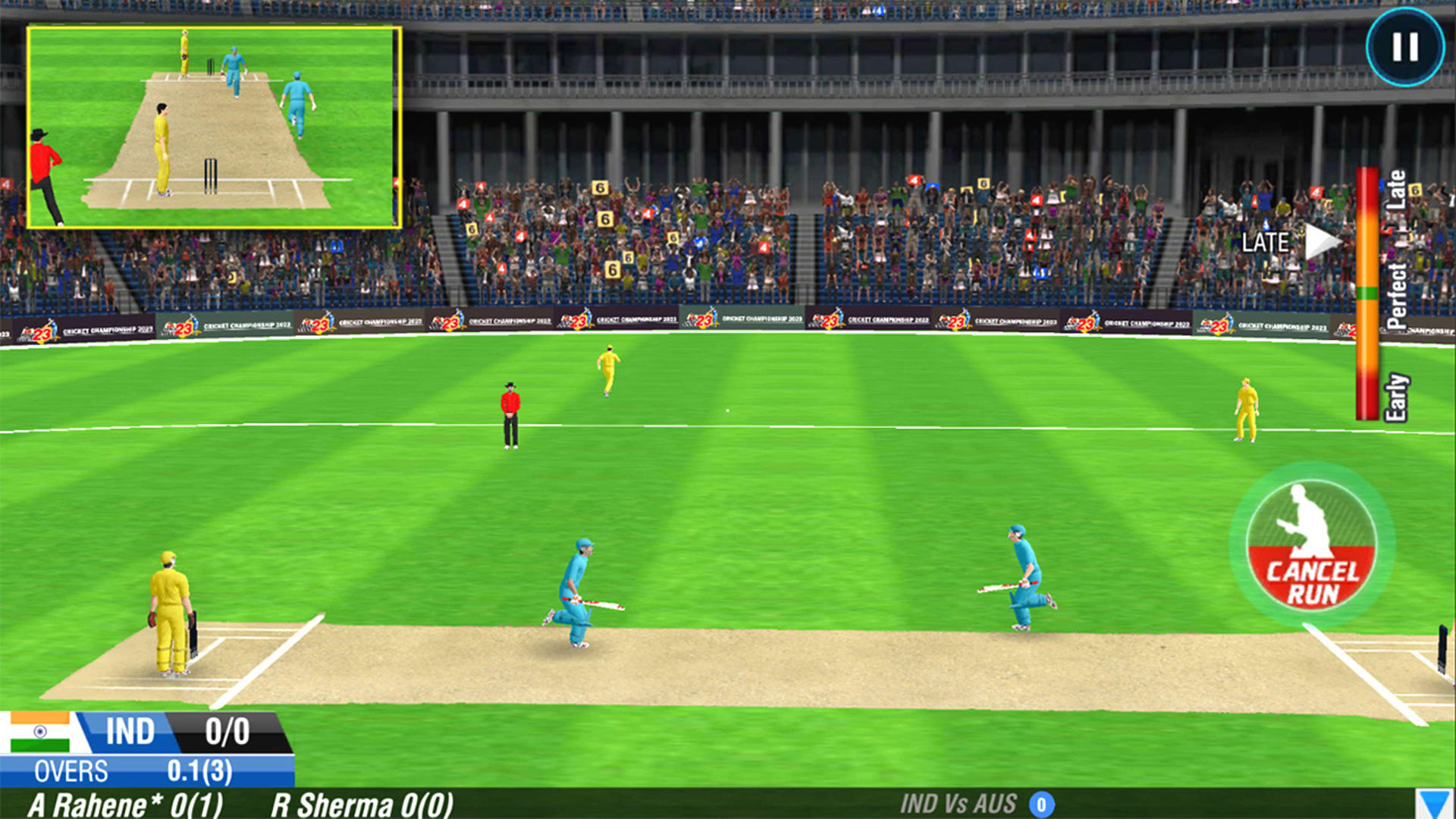1456x819 pixels.
Task: Enable the mini-map field view overlay
Action: [x=215, y=125]
